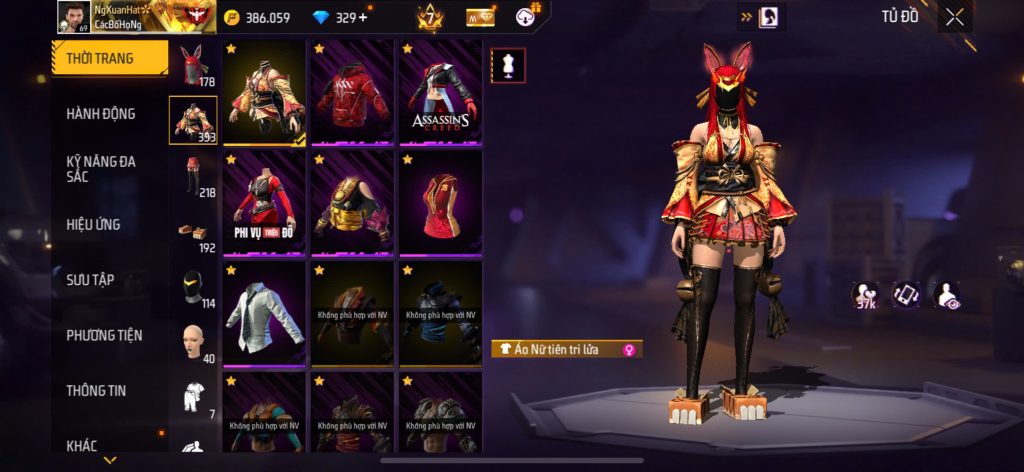The height and width of the screenshot is (472, 1024).
Task: Select the white shirt with tie
Action: point(264,314)
